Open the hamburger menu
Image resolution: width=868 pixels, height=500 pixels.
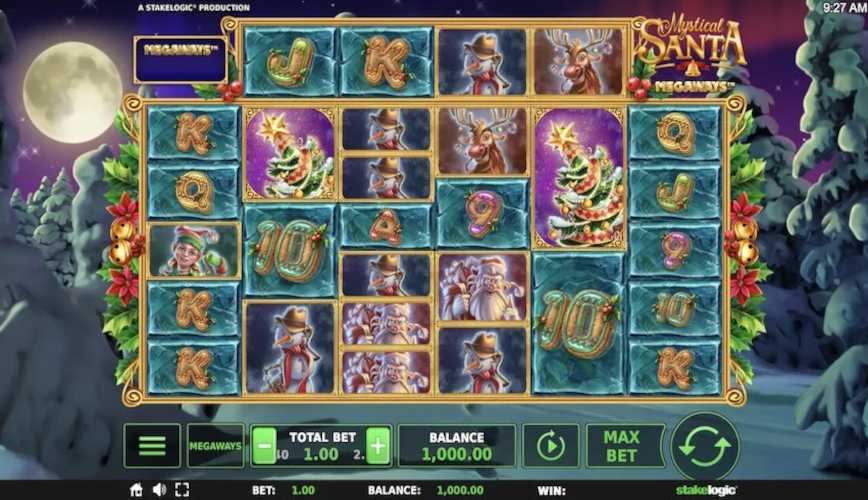(152, 446)
